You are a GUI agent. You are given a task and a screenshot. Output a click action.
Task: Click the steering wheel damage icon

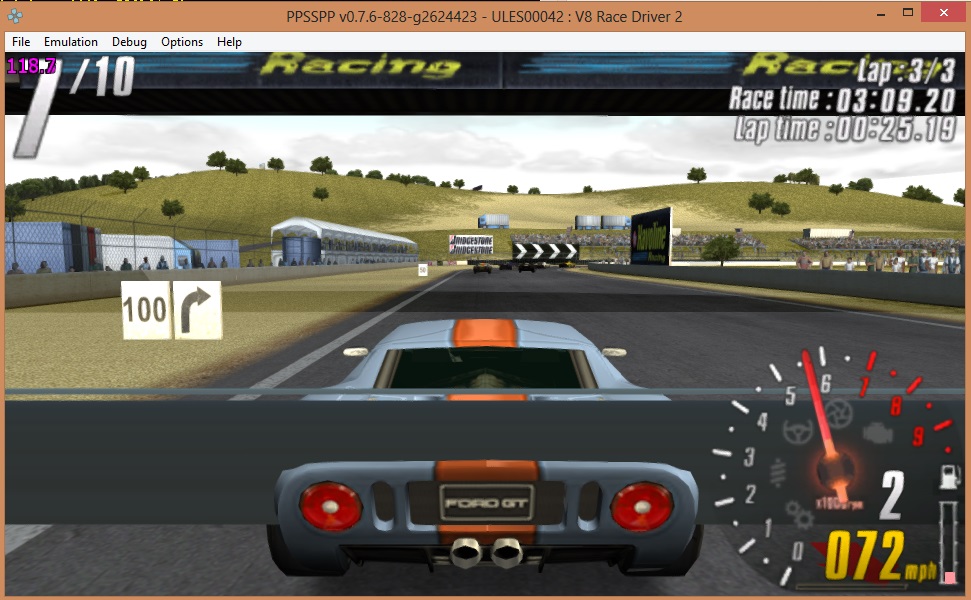tap(797, 432)
